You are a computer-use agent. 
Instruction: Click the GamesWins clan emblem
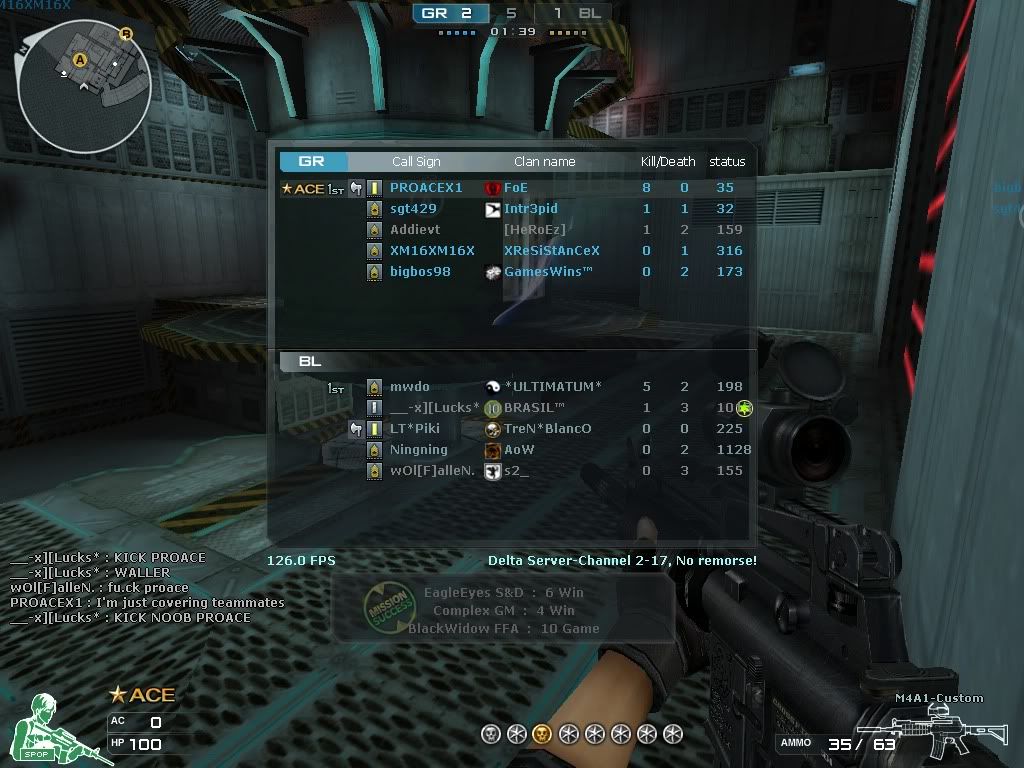point(492,272)
